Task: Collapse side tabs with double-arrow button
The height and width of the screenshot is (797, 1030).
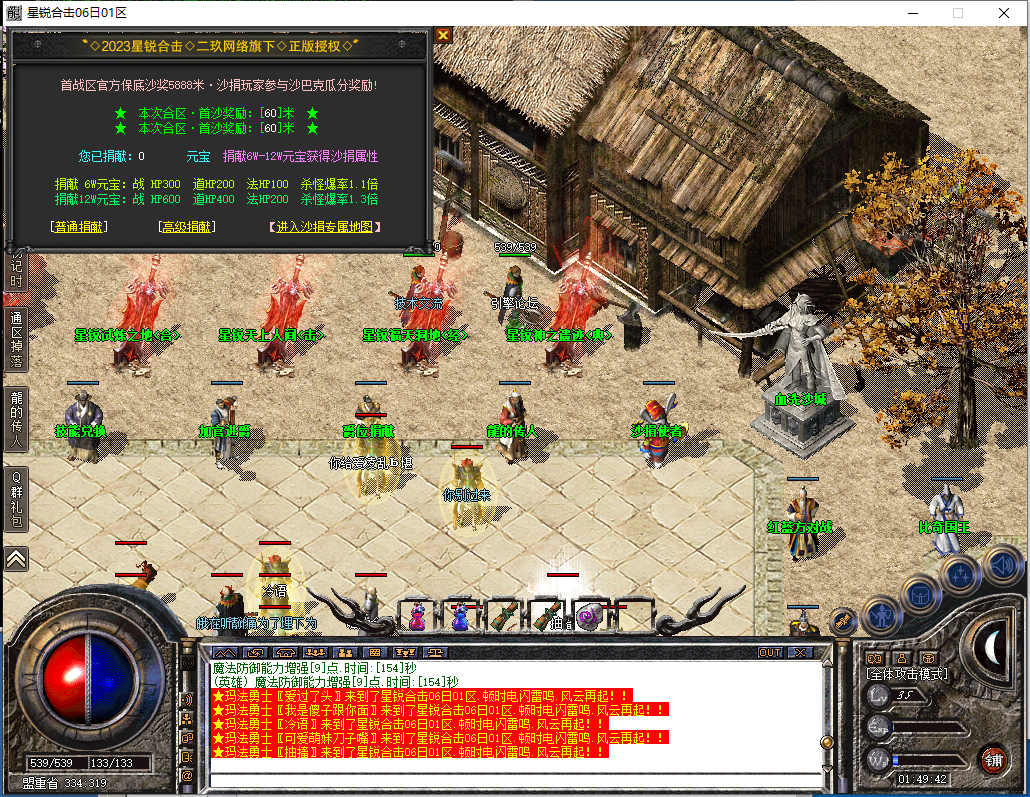Action: [16, 558]
